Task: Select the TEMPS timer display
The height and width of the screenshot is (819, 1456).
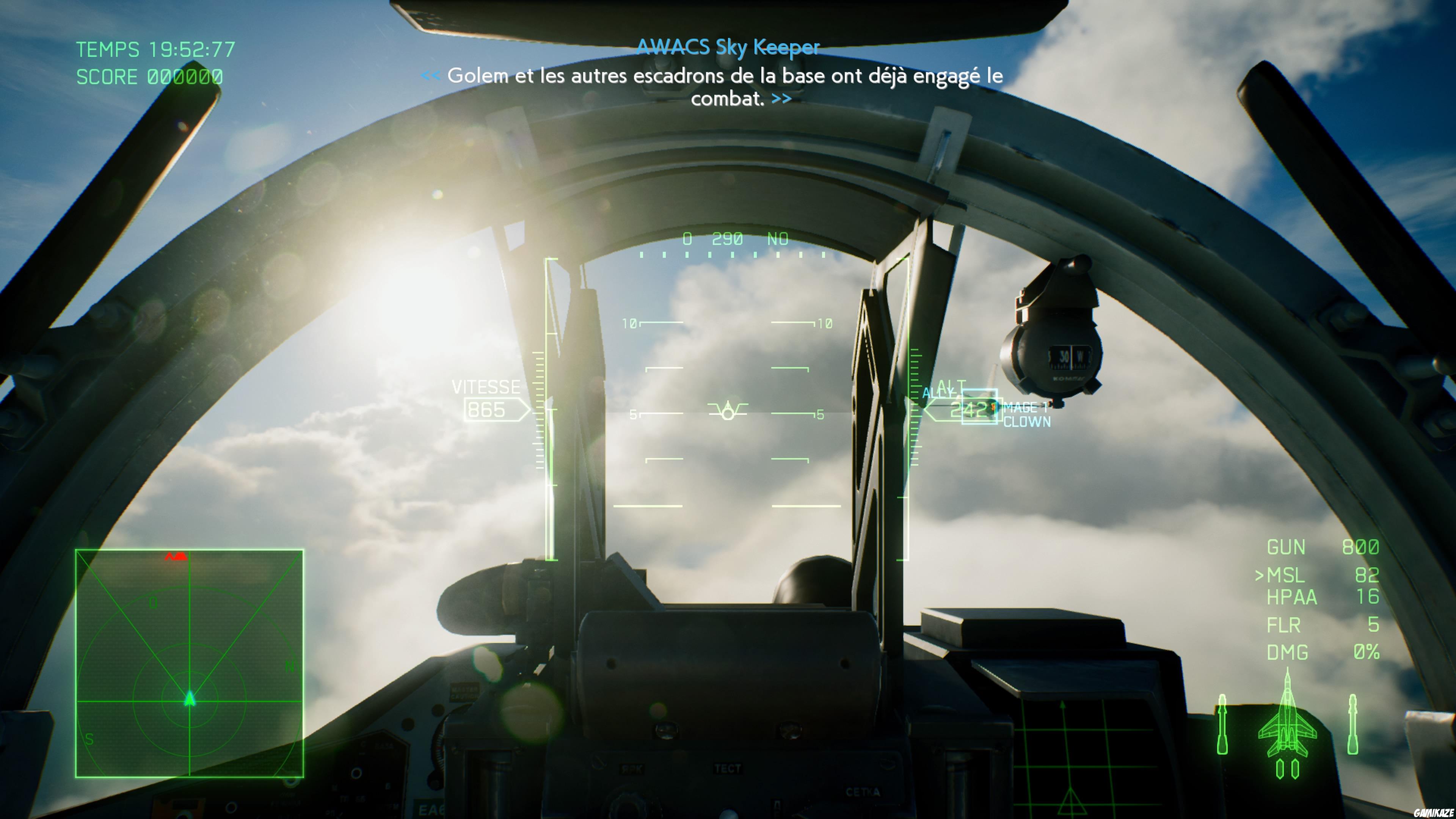Action: click(x=154, y=50)
